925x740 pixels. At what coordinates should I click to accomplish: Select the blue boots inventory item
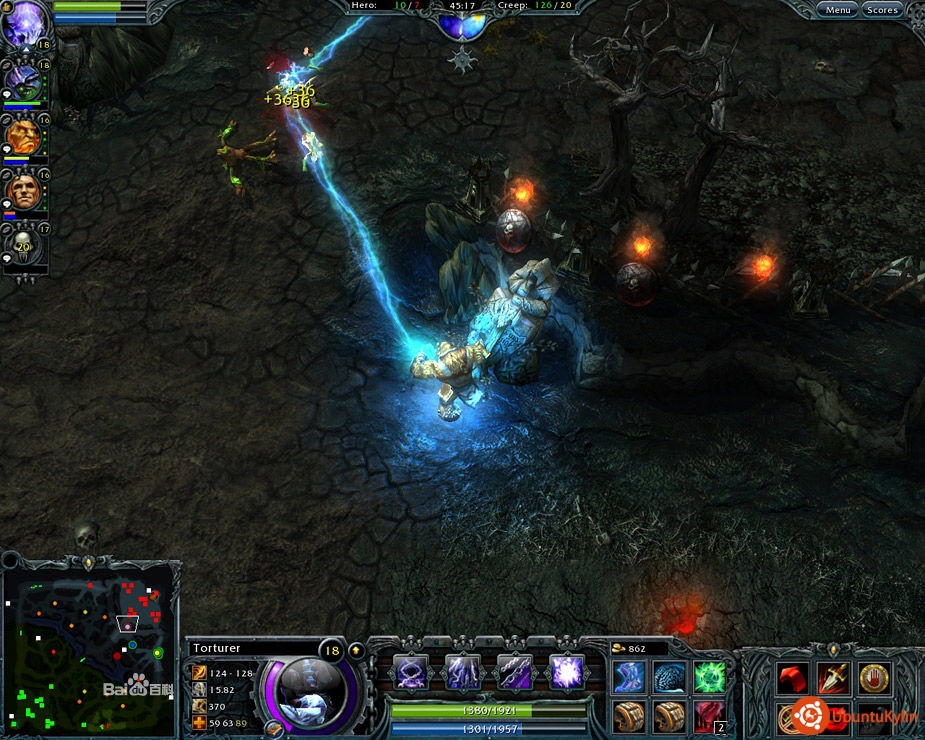pyautogui.click(x=629, y=677)
